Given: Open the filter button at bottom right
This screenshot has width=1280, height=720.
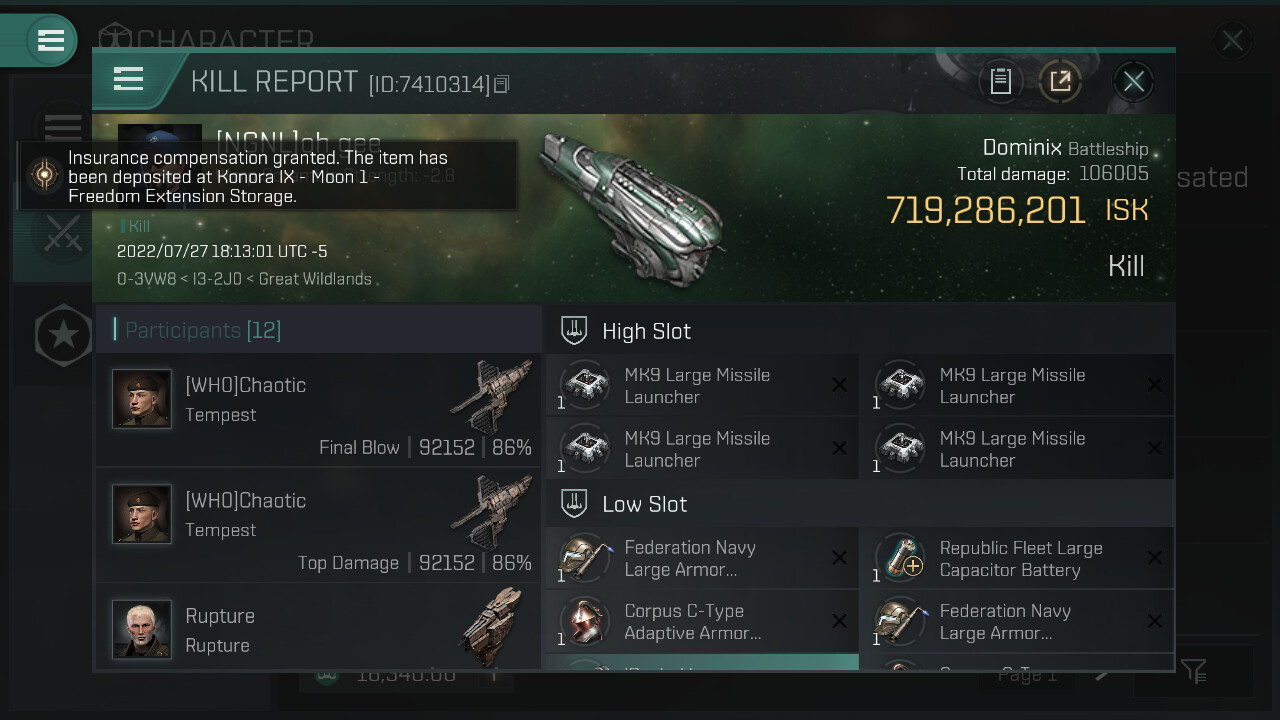Looking at the screenshot, I should point(1193,671).
